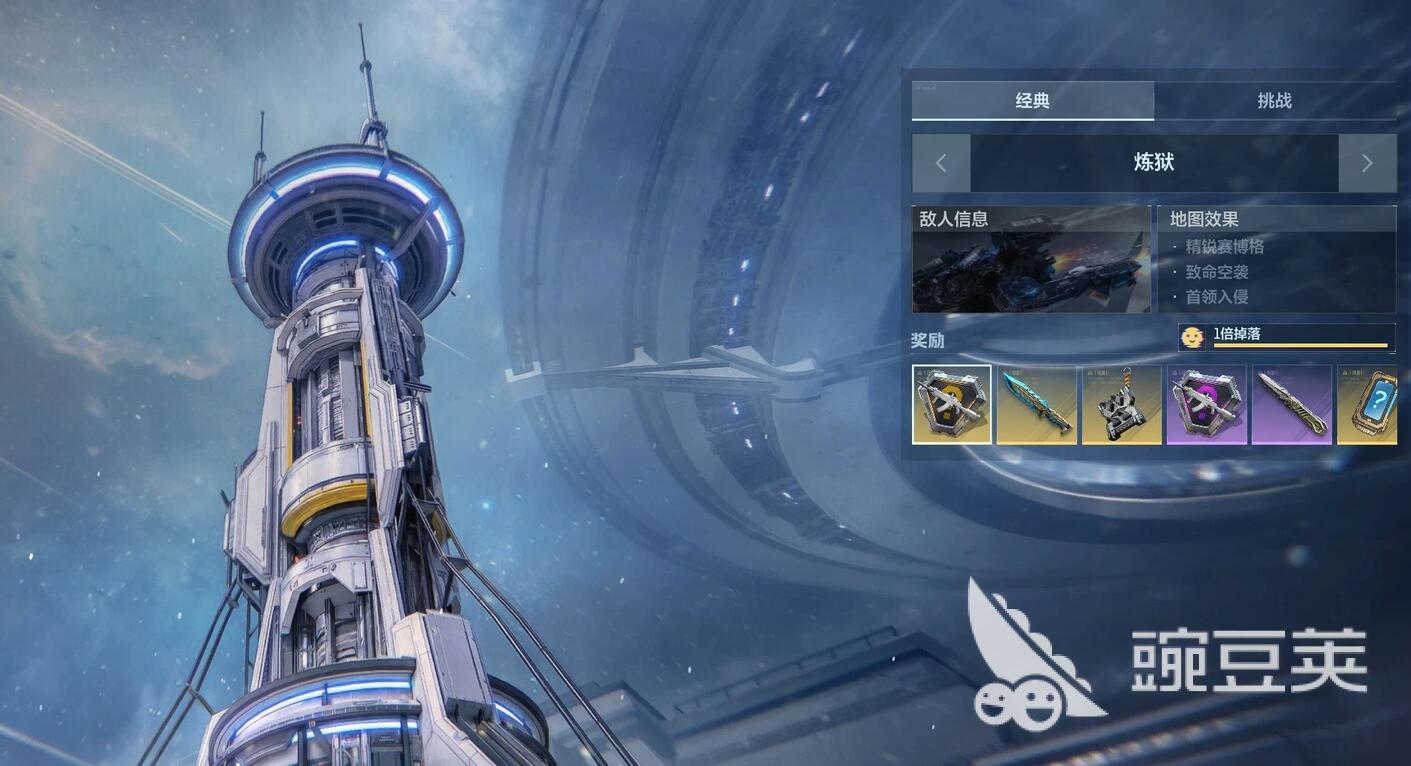Open the 敌人信息 enemy info thumbnail
This screenshot has width=1411, height=766.
click(x=1031, y=260)
